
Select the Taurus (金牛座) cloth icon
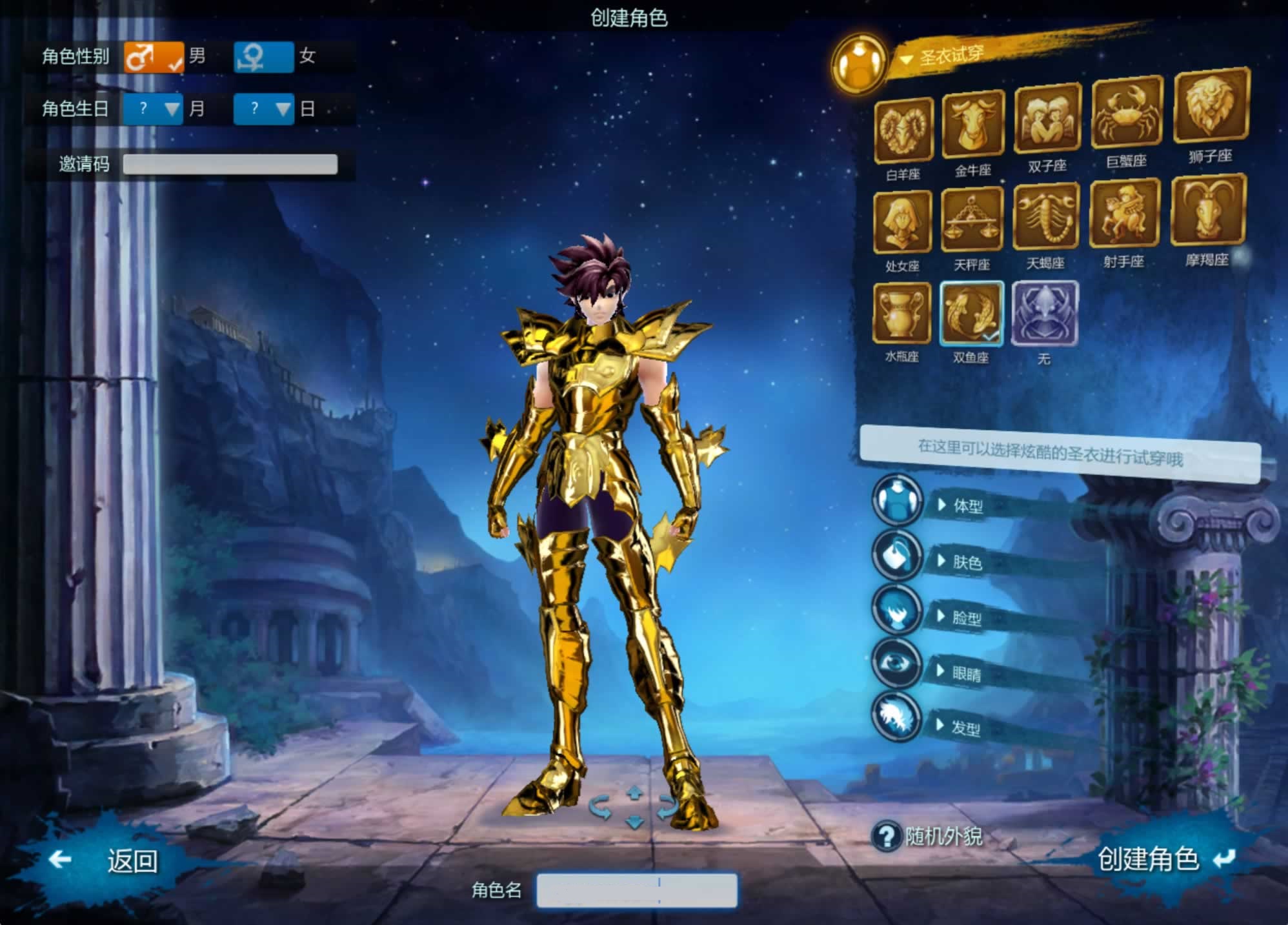tap(973, 124)
